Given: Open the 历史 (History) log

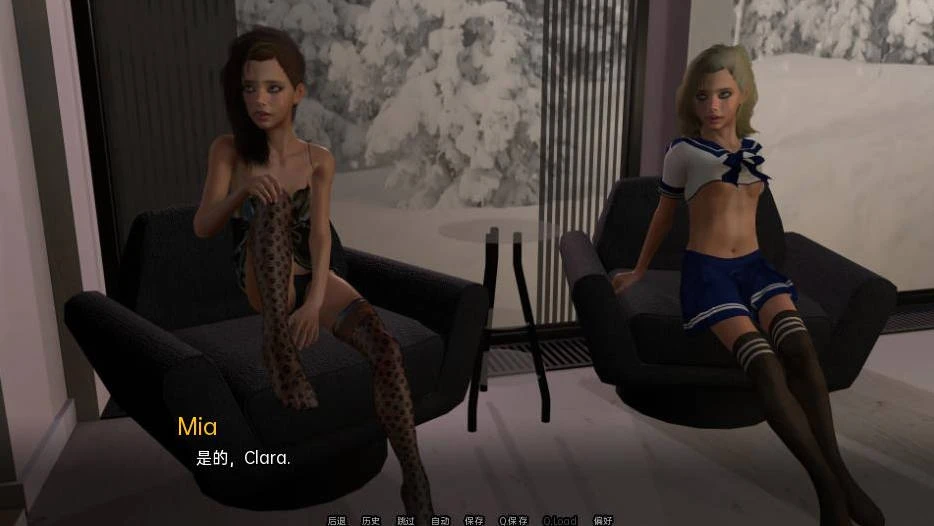Looking at the screenshot, I should coord(371,520).
